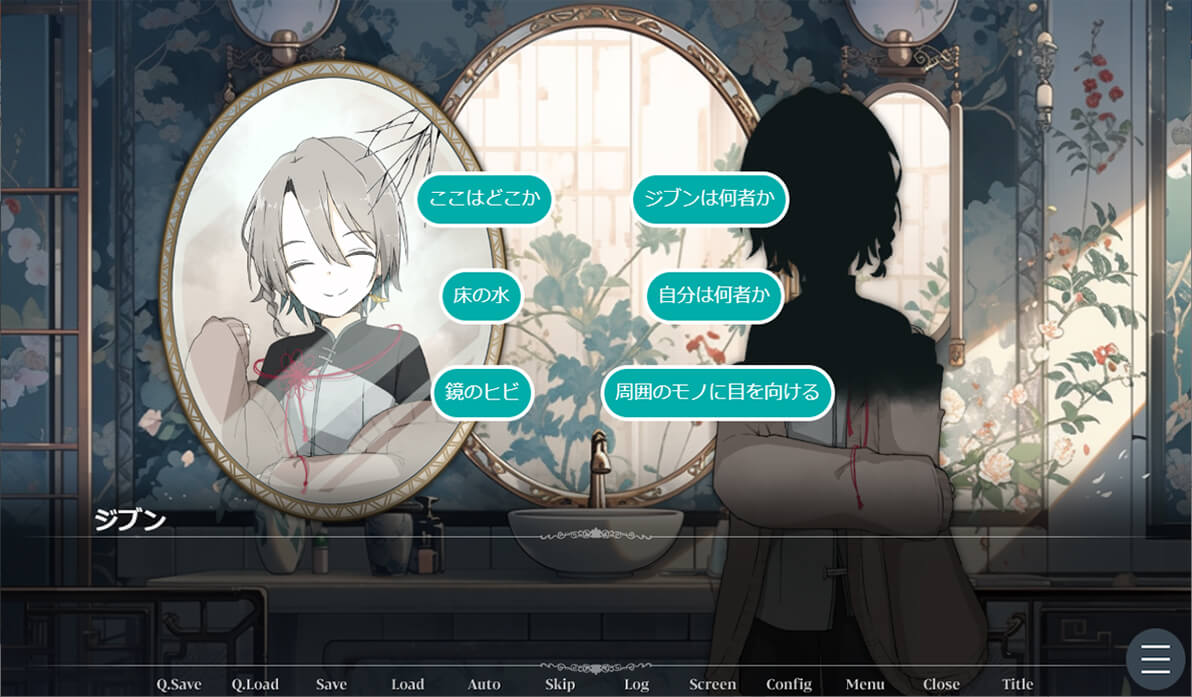Toggle Auto text advance

coord(484,684)
